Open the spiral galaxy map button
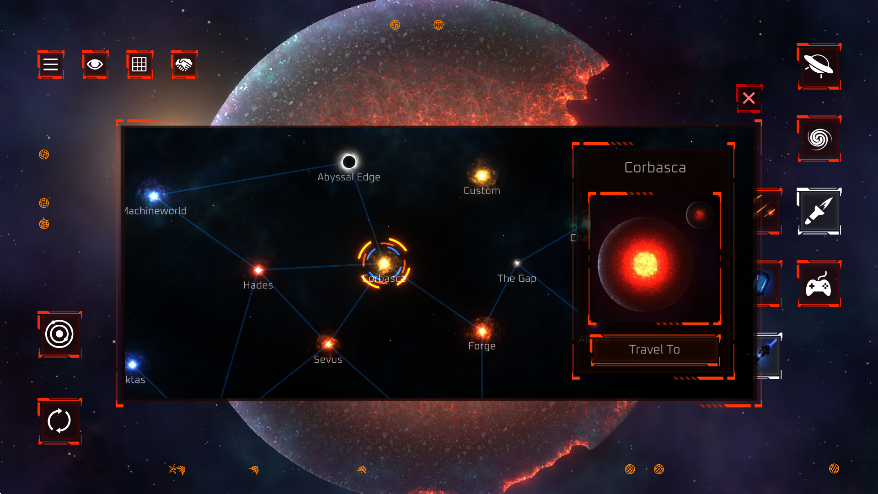The image size is (878, 494). pyautogui.click(x=819, y=139)
